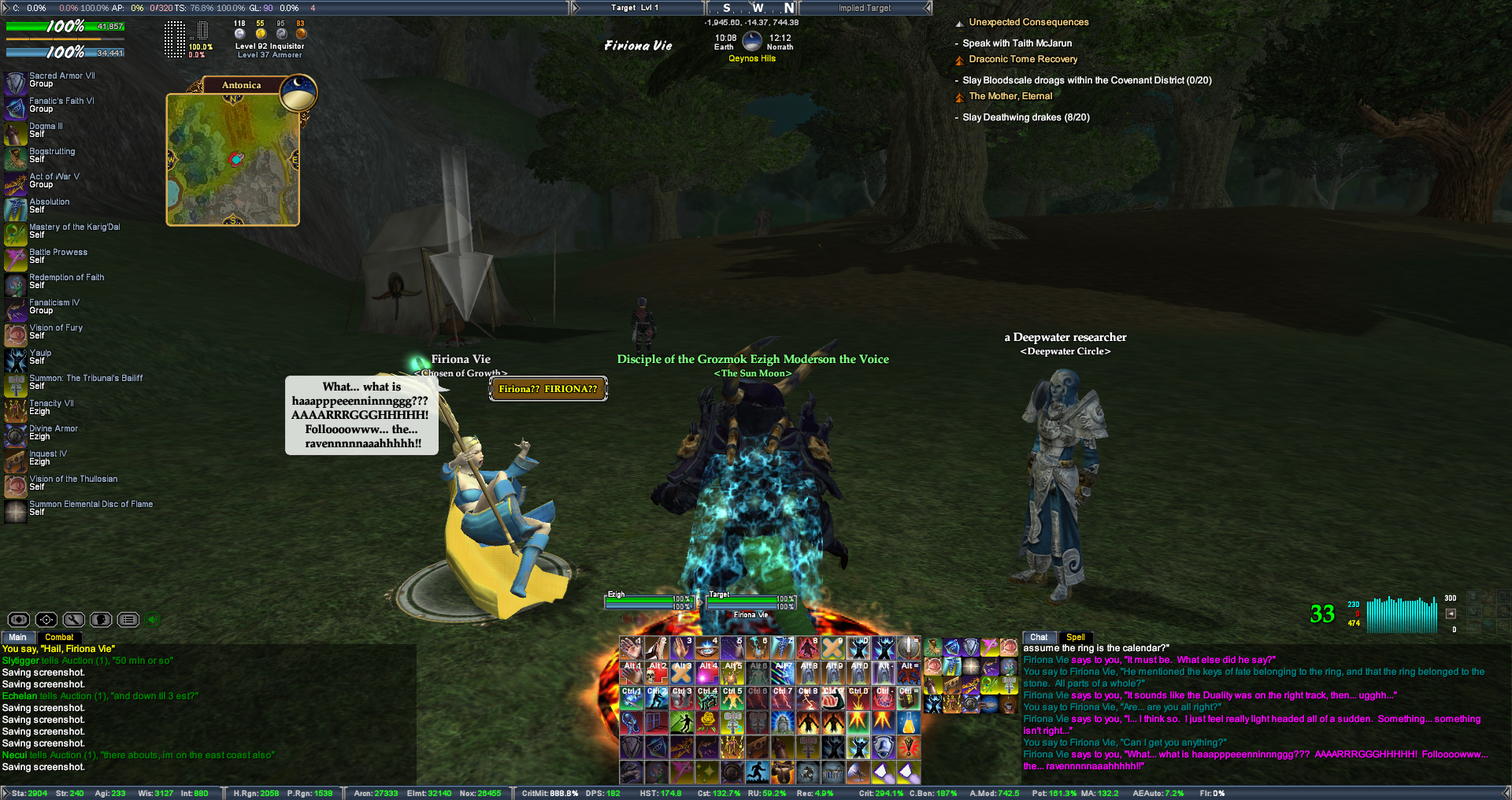1512x800 pixels.
Task: Select the Chat tab in the right window
Action: click(1039, 637)
